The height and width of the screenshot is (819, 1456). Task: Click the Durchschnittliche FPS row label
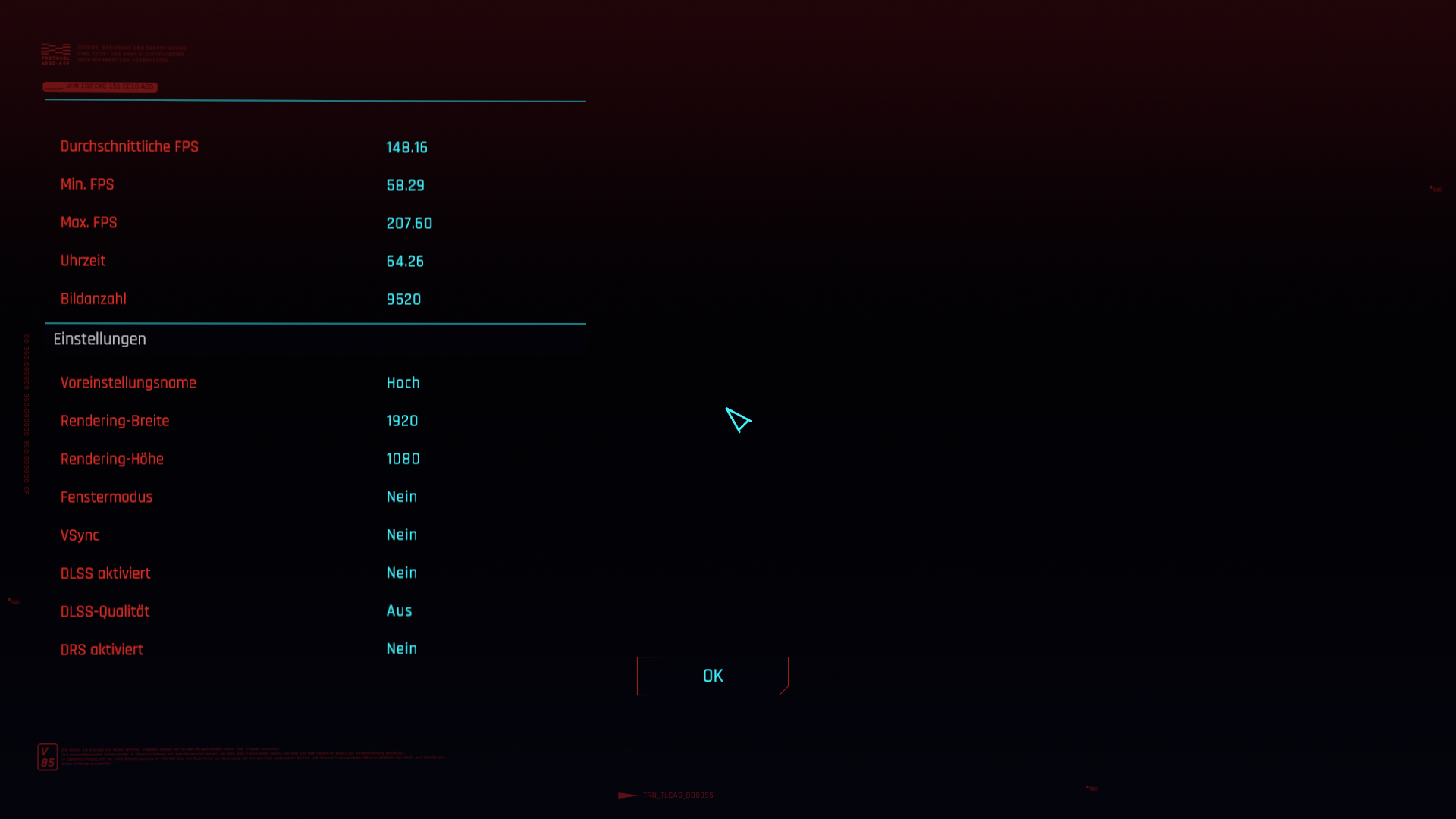pos(130,146)
